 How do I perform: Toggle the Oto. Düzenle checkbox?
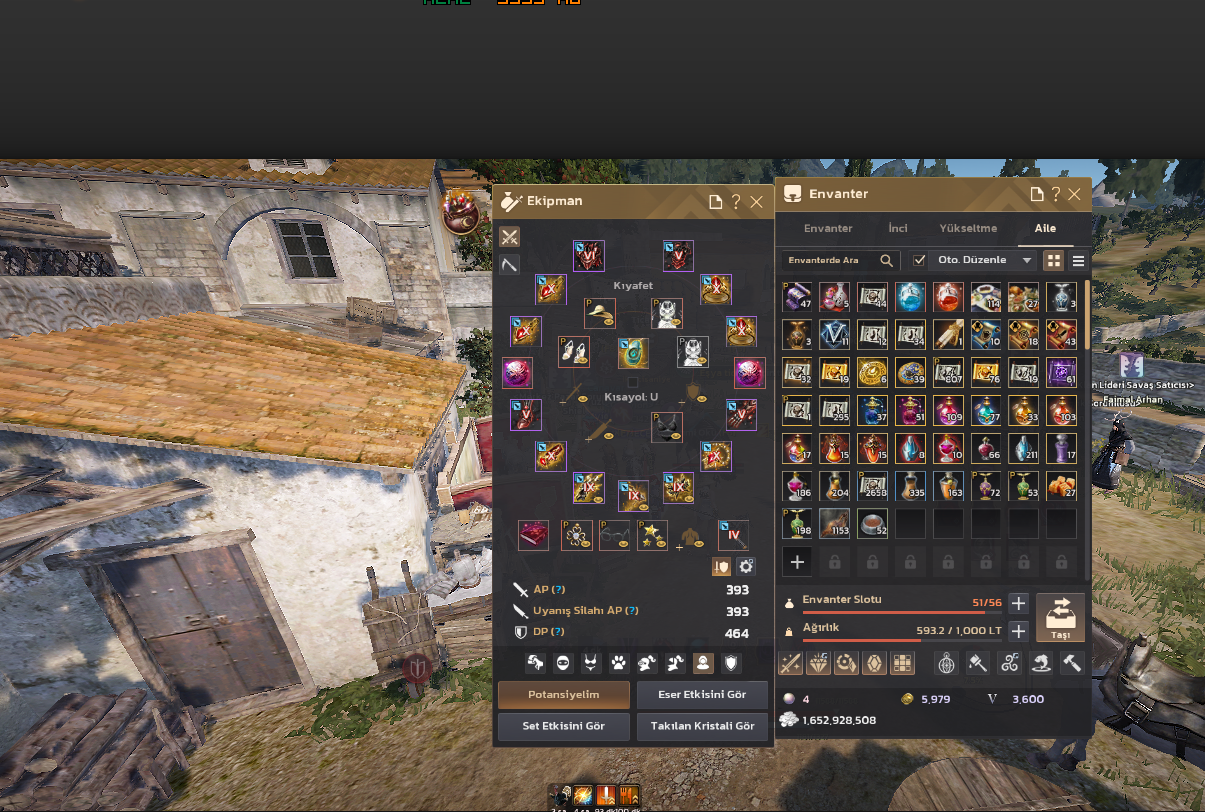(919, 260)
